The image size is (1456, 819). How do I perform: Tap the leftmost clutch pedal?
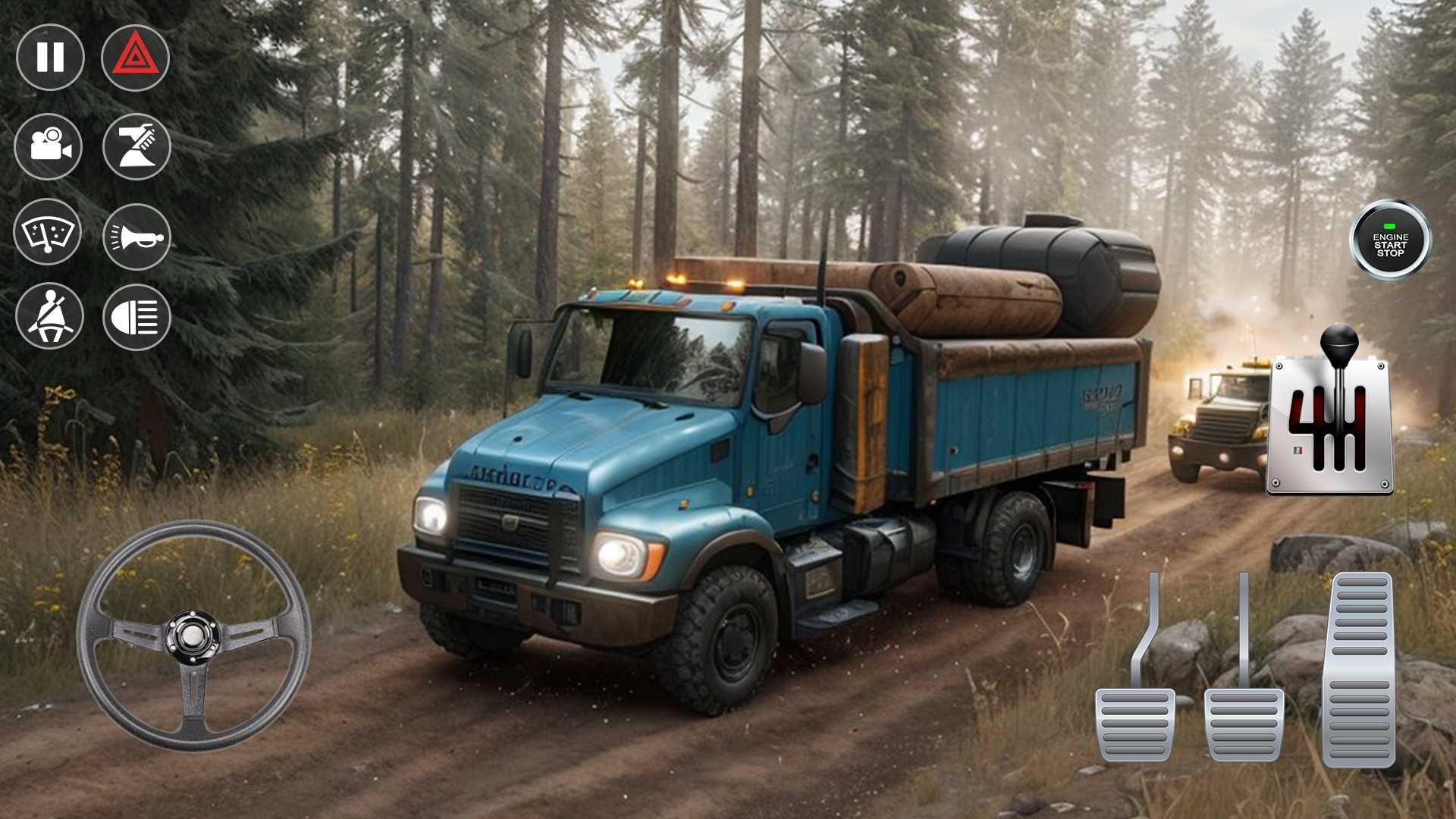(1134, 723)
